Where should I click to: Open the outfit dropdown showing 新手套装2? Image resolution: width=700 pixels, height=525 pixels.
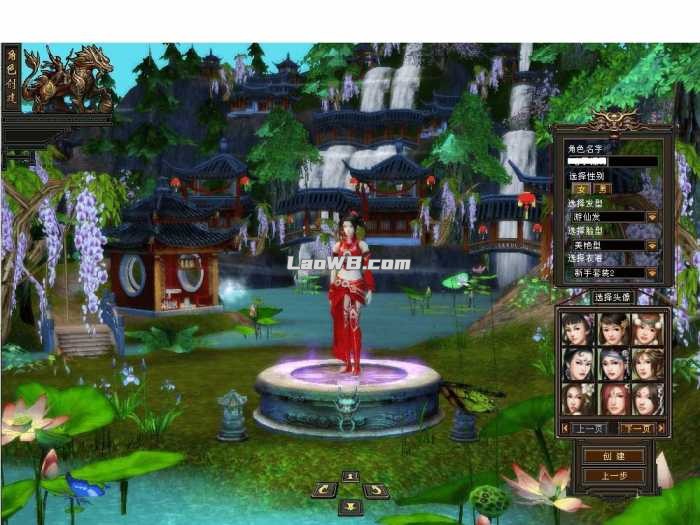(x=651, y=272)
